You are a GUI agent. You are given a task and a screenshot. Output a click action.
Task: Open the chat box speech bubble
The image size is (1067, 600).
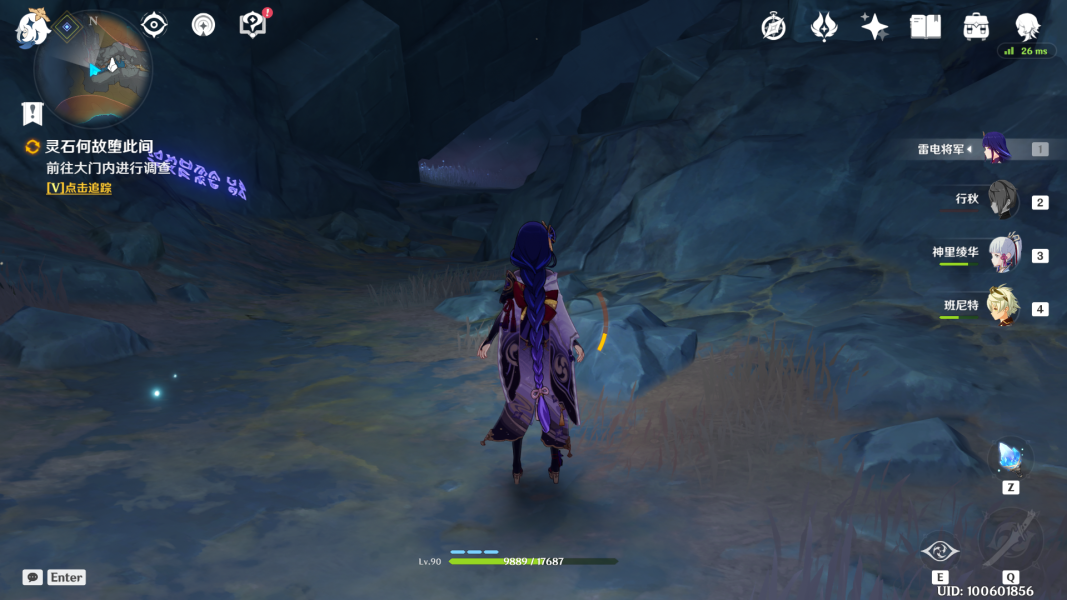point(33,577)
